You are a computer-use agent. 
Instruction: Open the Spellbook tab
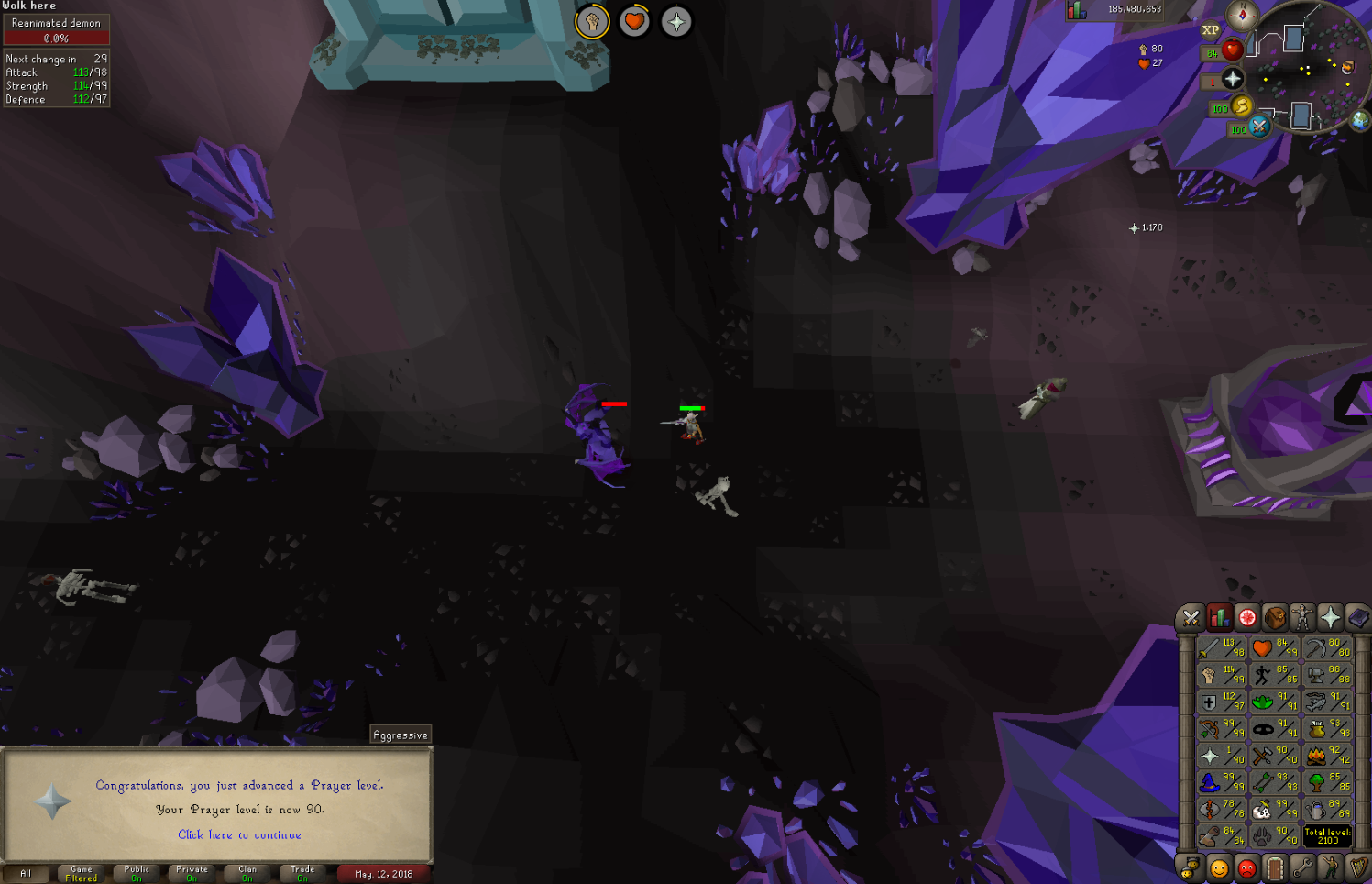tap(1358, 618)
